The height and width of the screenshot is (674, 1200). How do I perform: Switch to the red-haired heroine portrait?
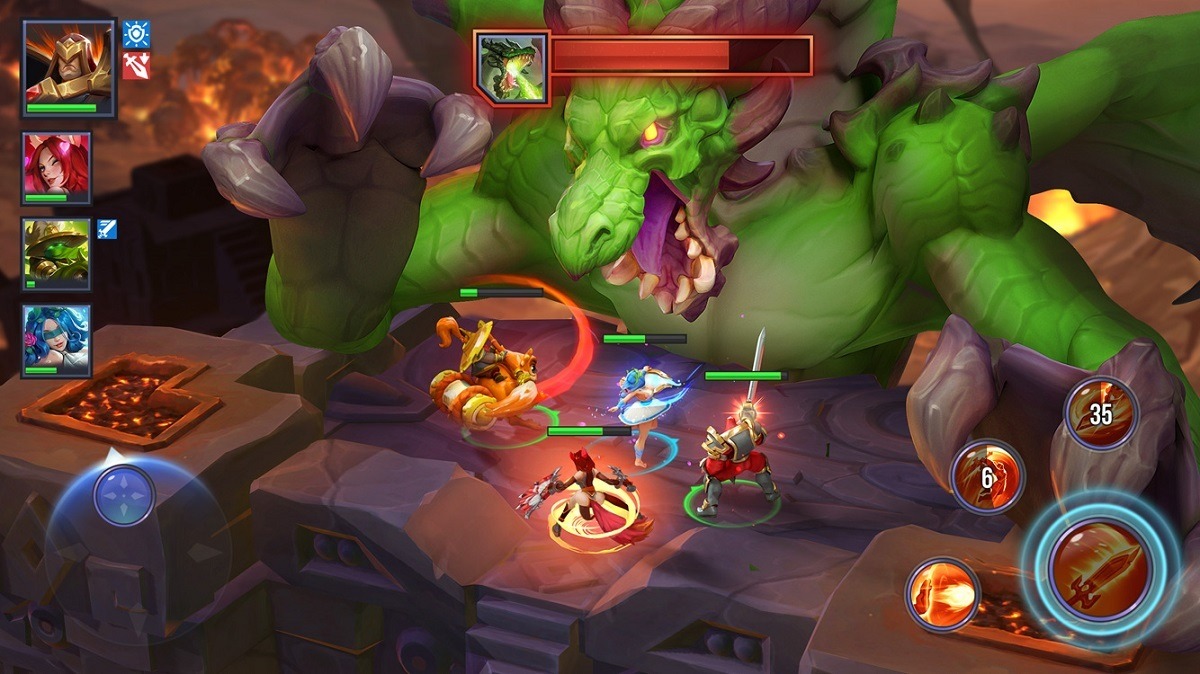pos(57,167)
